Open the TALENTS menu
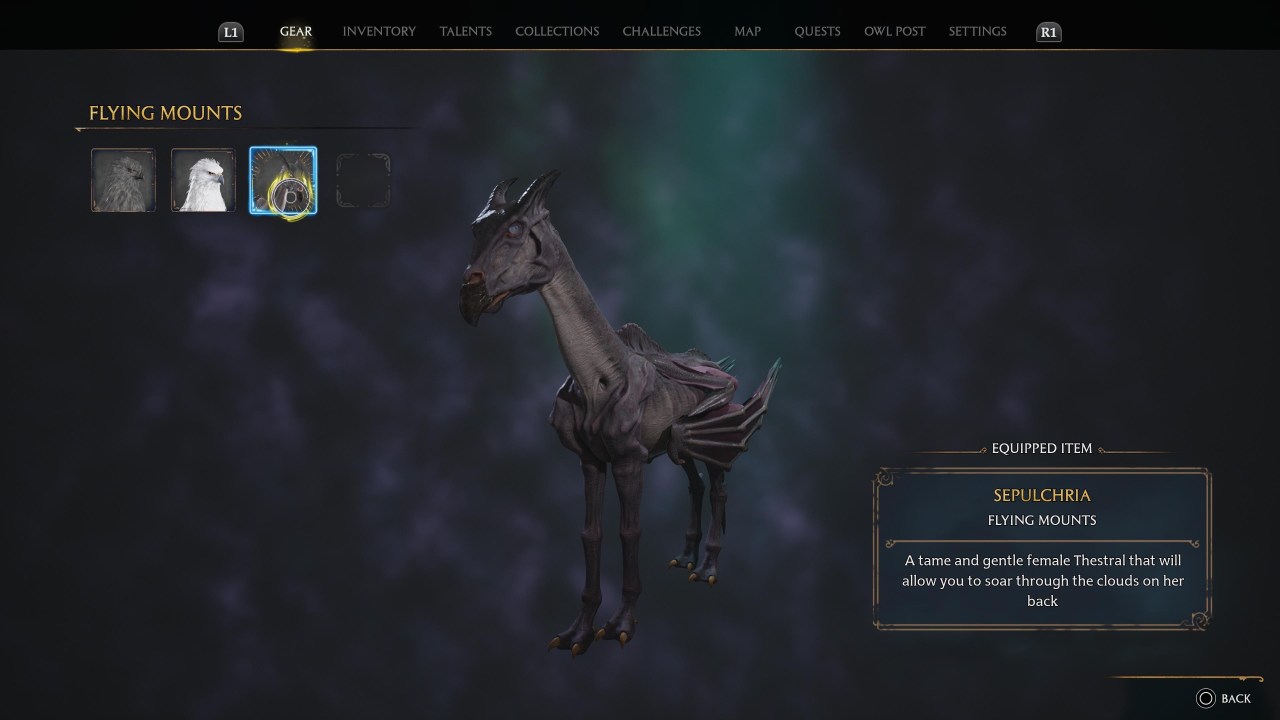 click(x=465, y=31)
